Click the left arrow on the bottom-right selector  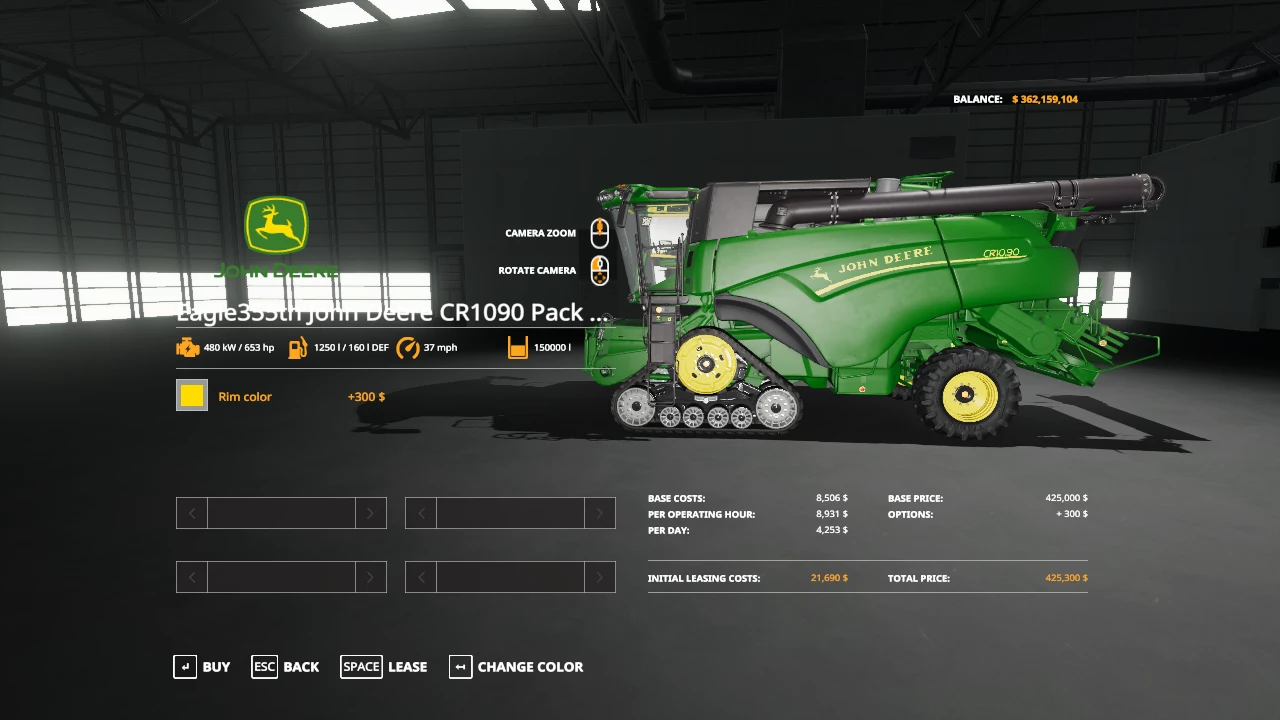click(420, 577)
